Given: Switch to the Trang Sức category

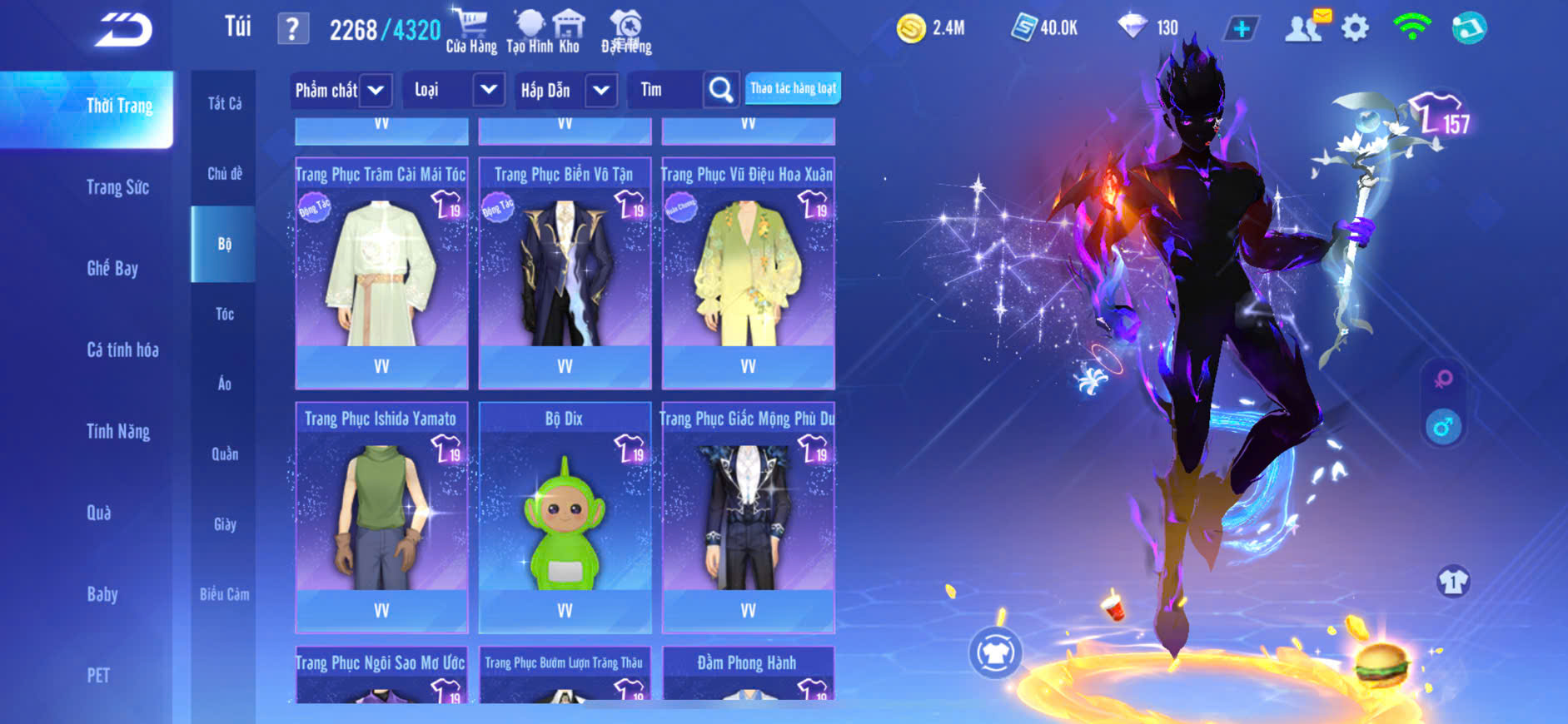Looking at the screenshot, I should point(117,187).
